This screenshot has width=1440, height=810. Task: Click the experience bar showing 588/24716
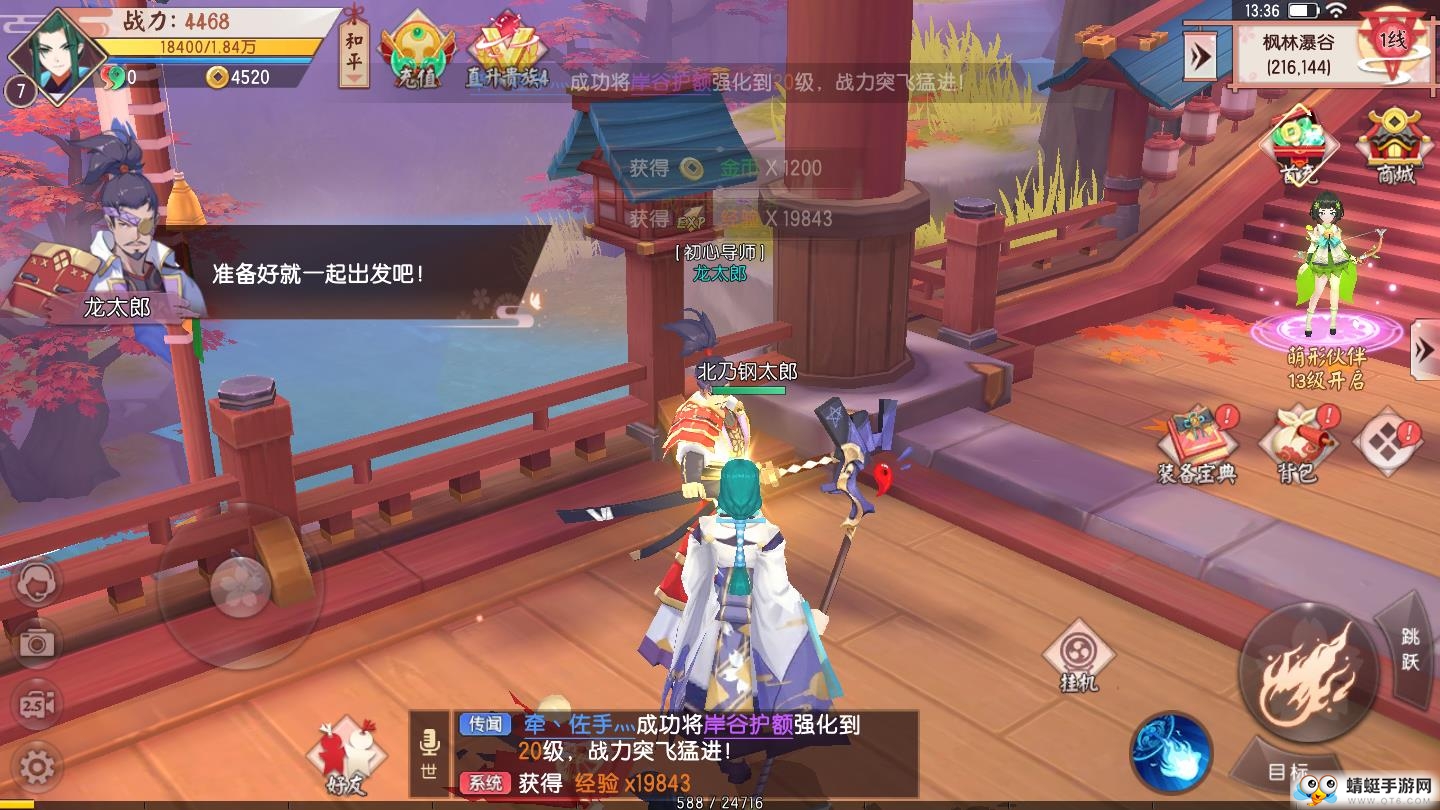click(718, 801)
